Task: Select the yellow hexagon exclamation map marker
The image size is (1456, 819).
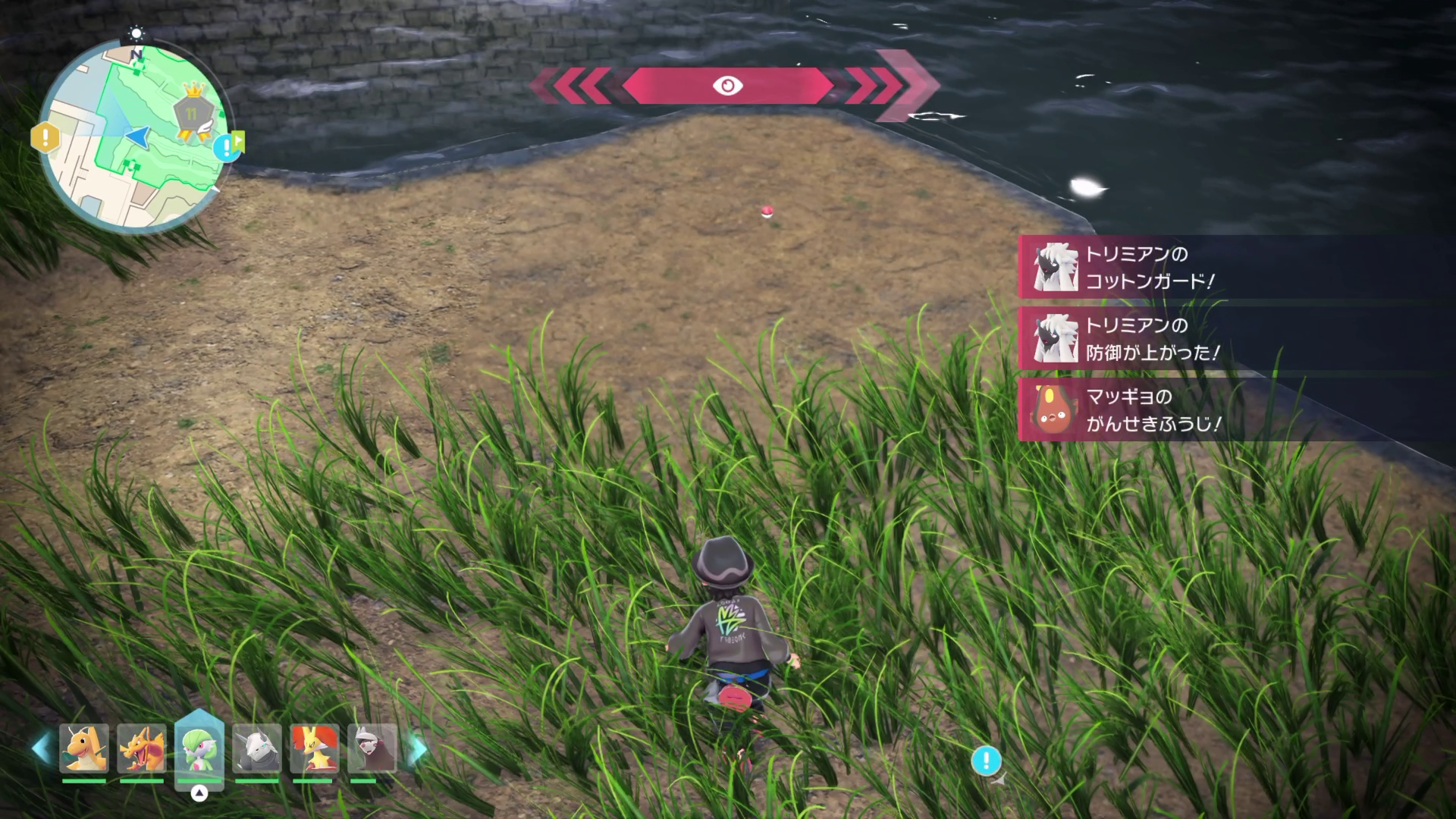Action: tap(45, 138)
